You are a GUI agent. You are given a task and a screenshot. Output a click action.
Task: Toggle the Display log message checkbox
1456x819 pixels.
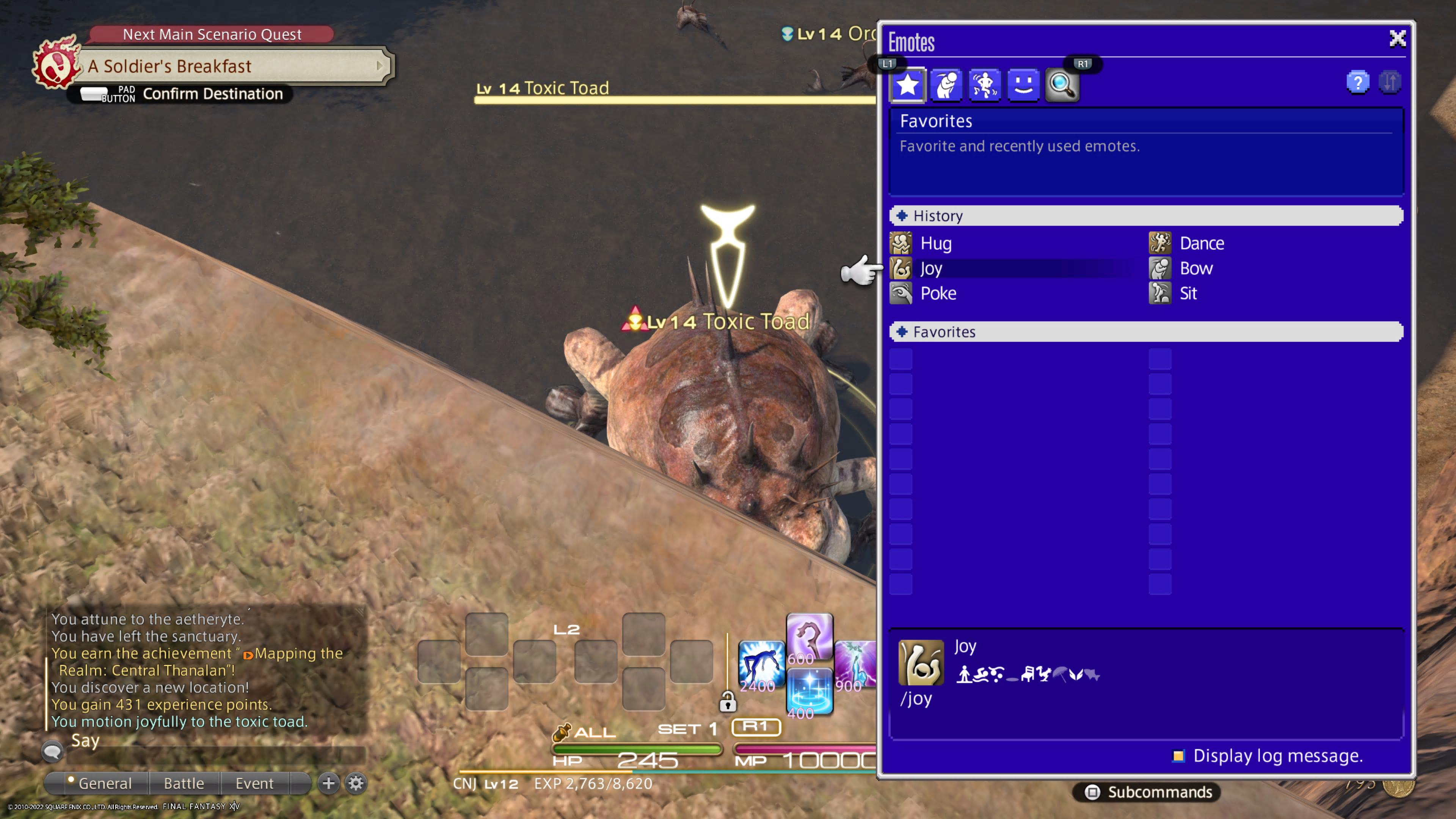coord(1178,756)
